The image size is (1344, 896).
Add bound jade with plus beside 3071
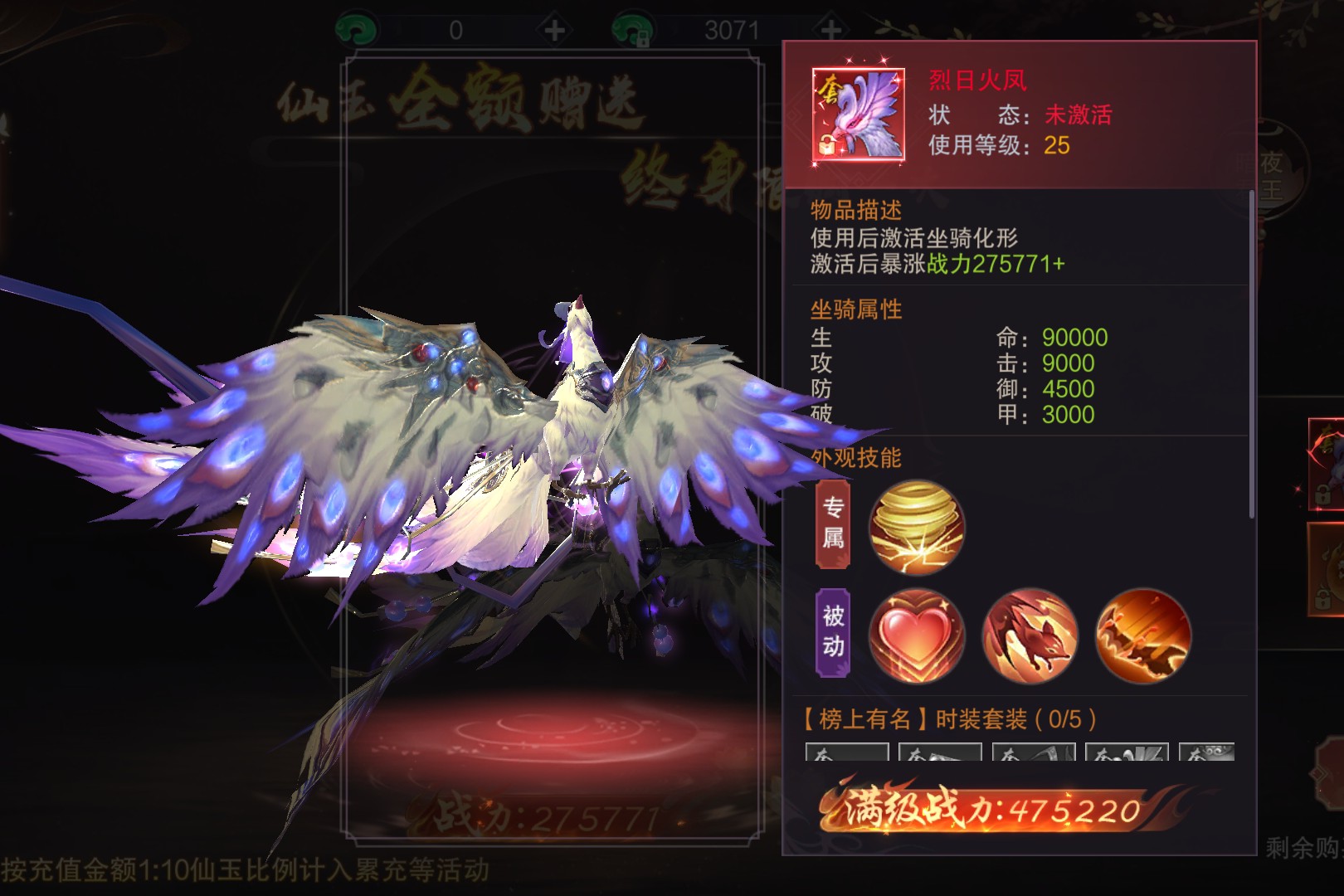point(830,31)
